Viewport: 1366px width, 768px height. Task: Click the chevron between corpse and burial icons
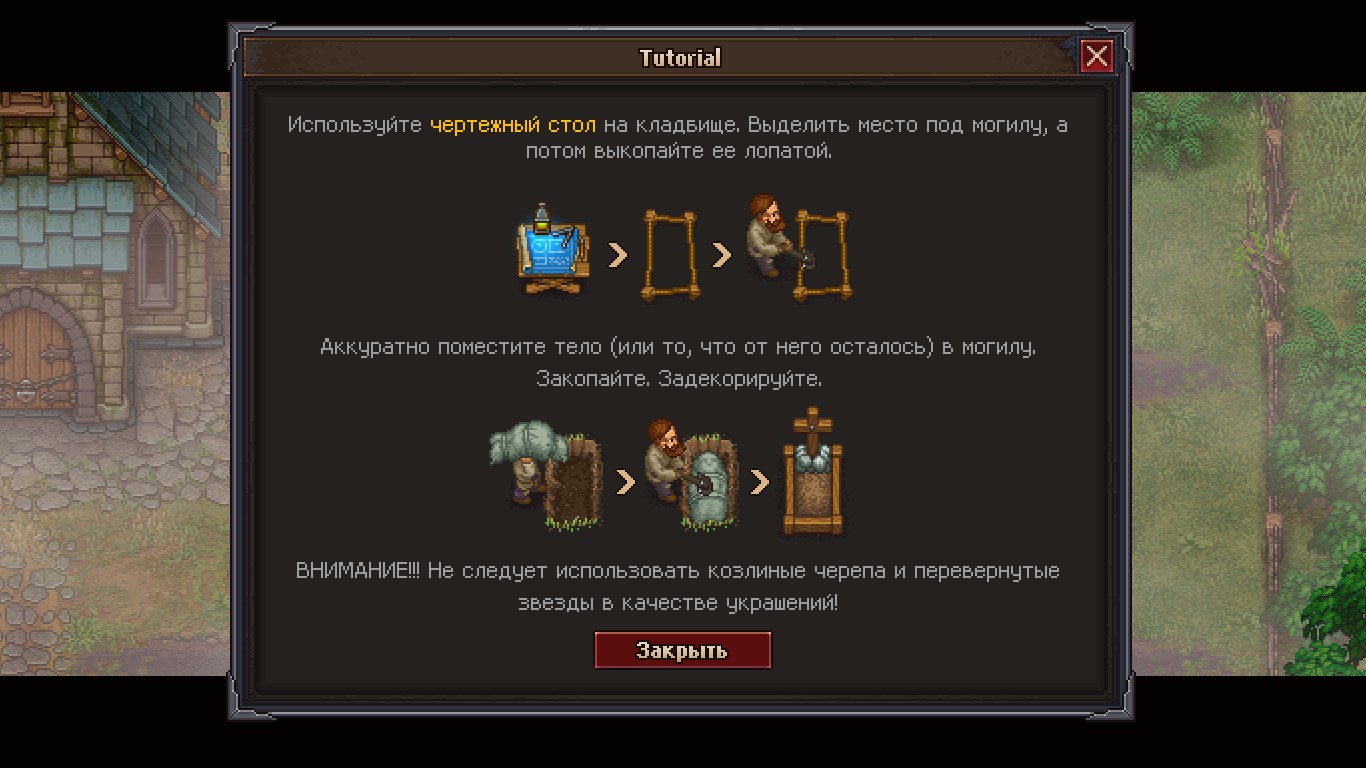[625, 480]
